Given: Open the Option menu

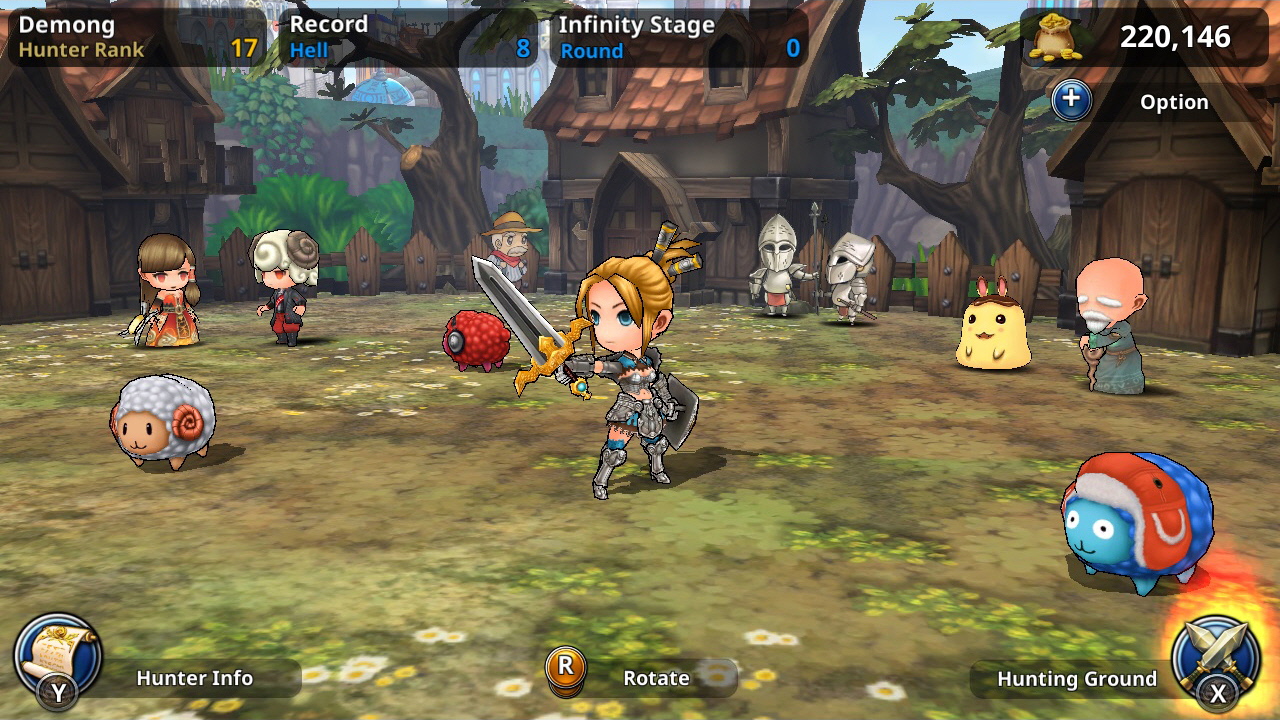Looking at the screenshot, I should point(1175,102).
